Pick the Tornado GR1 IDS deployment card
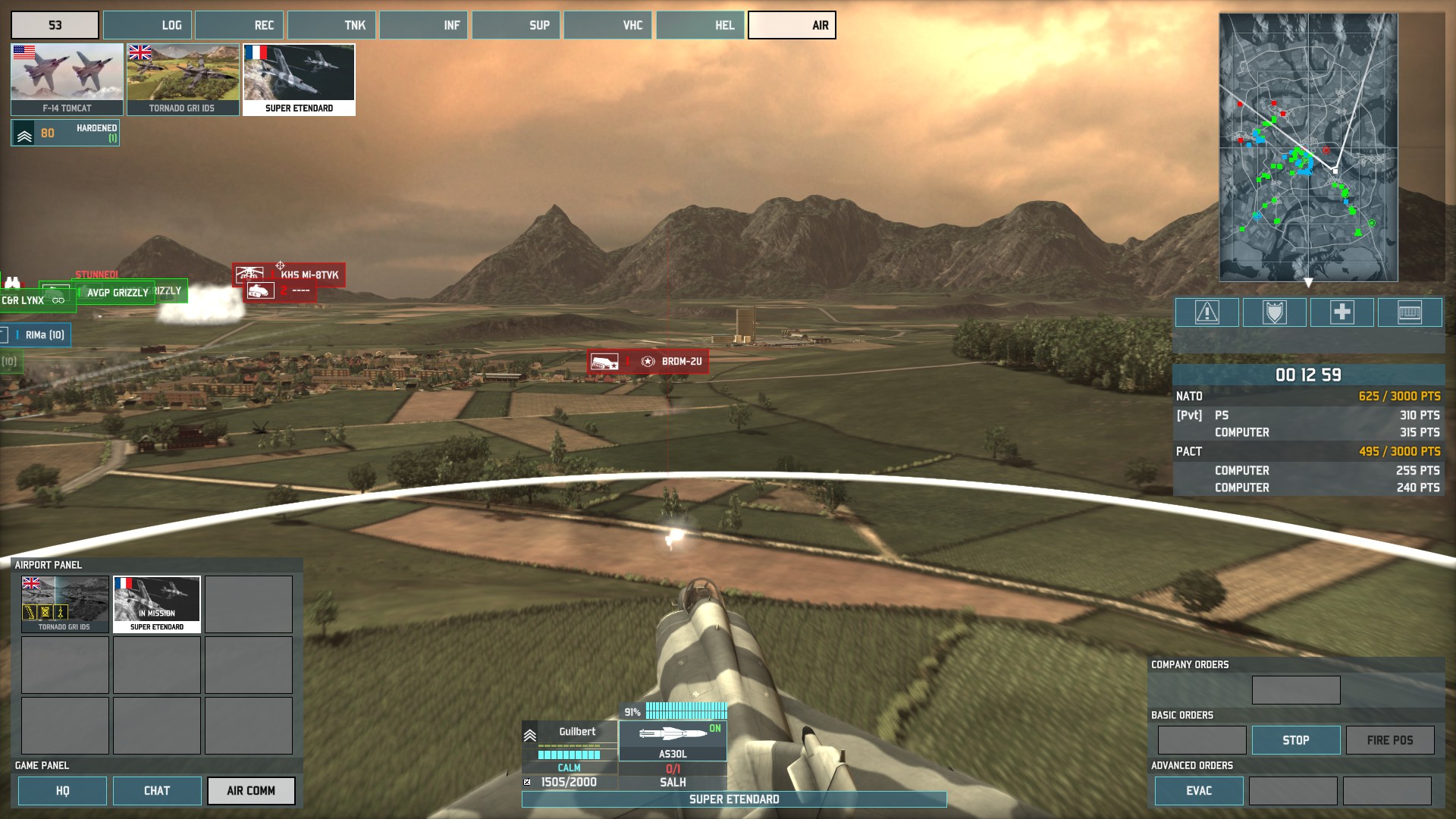The image size is (1456, 819). pyautogui.click(x=182, y=79)
